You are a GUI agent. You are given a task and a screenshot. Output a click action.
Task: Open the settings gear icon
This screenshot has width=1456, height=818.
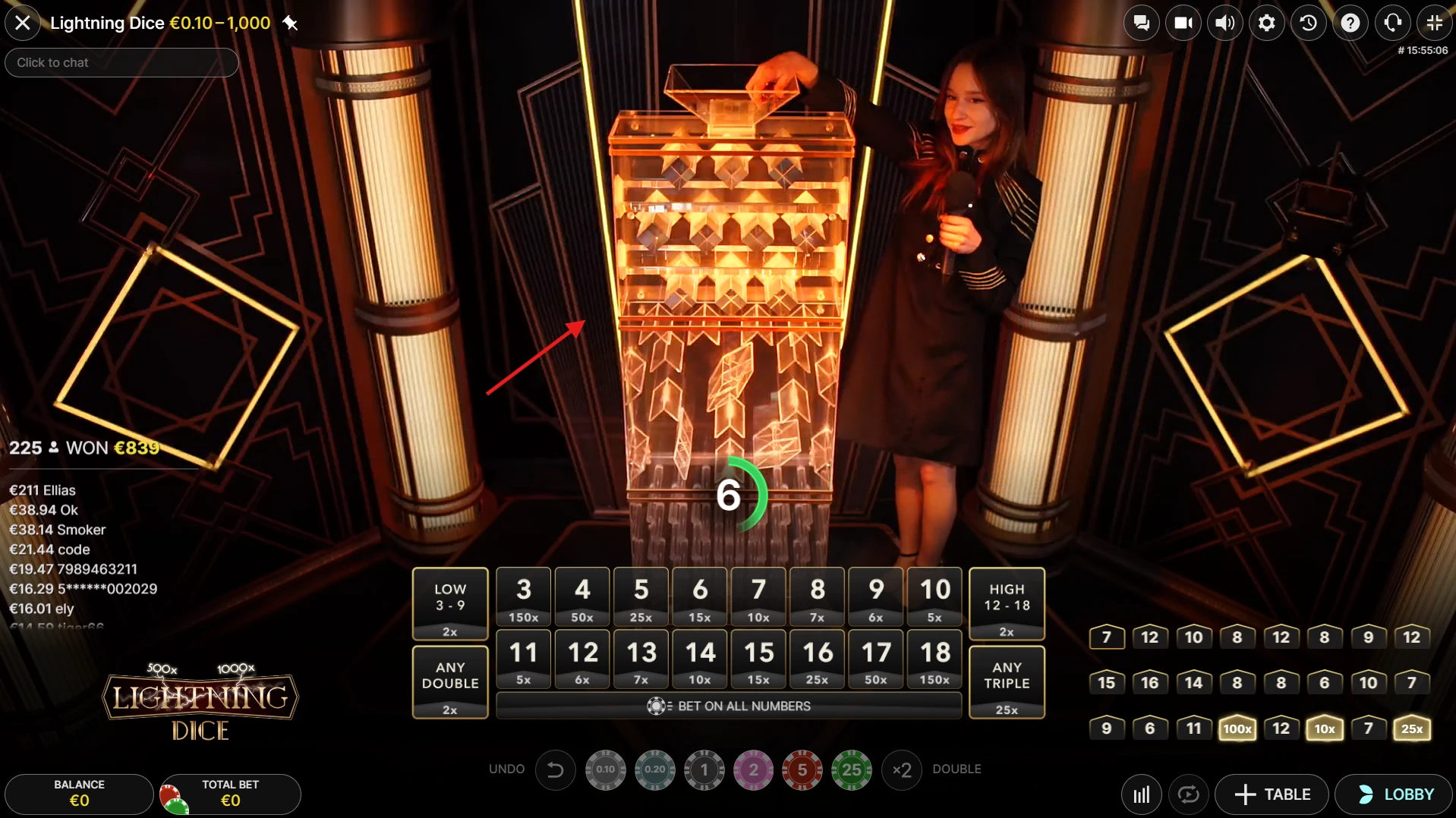click(1266, 23)
